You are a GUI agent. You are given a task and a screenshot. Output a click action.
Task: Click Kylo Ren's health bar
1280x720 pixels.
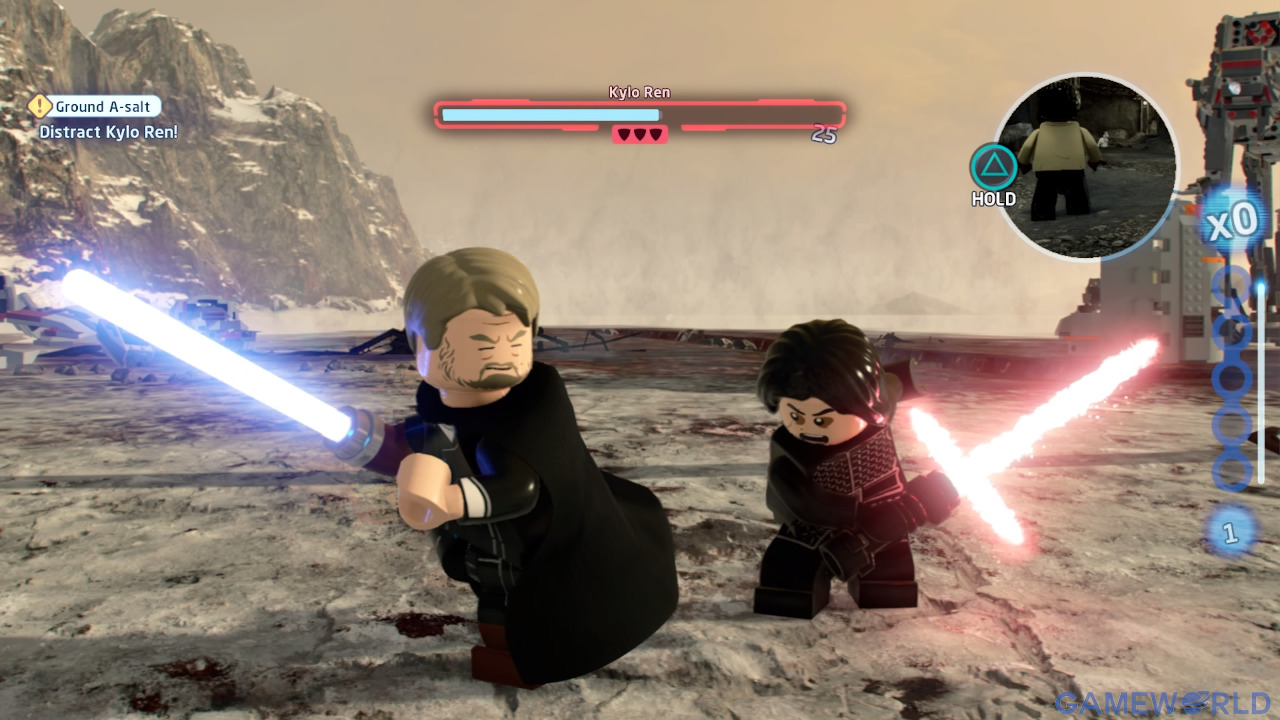(x=640, y=113)
